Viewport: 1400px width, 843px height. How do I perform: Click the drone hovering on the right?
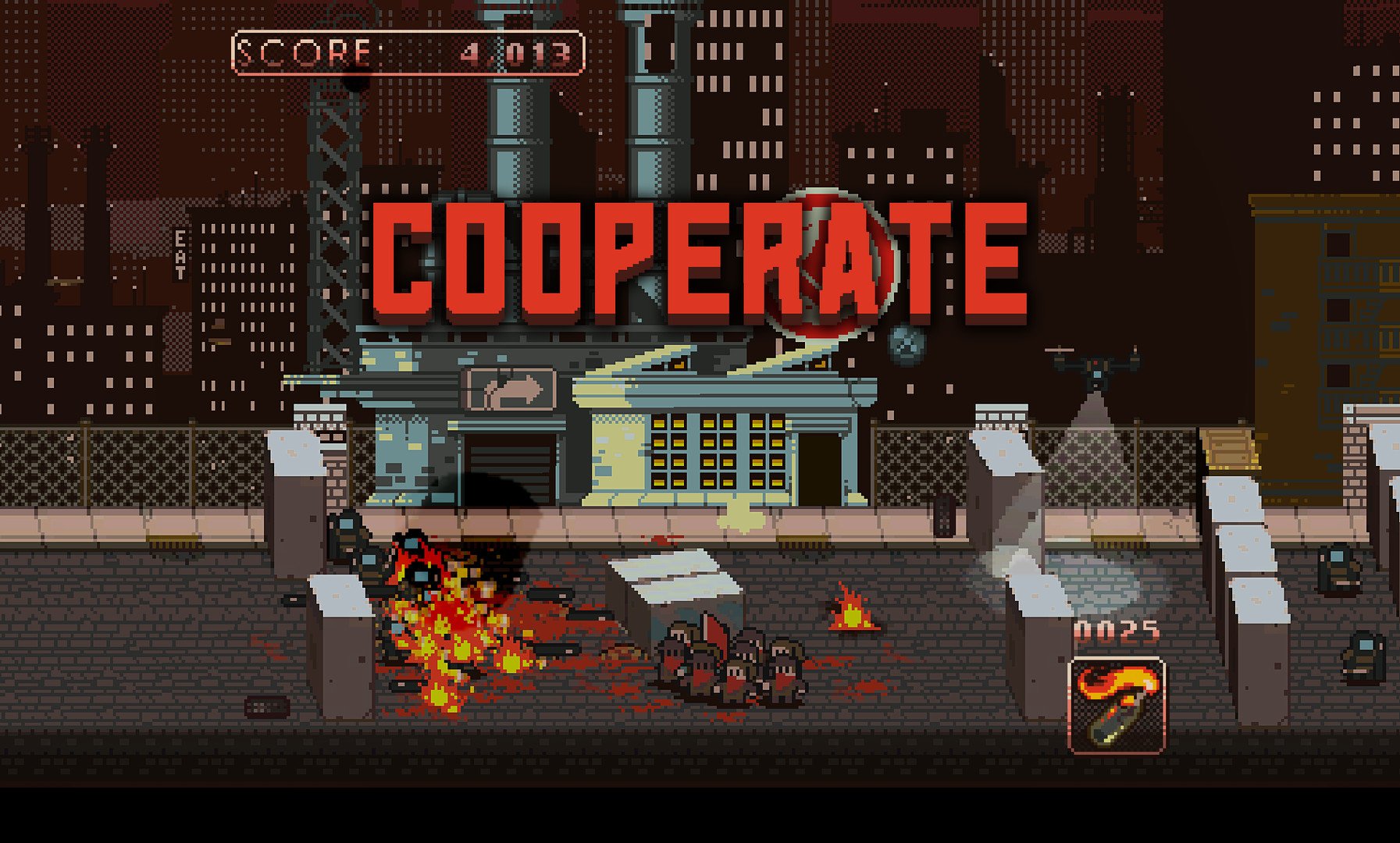1095,365
